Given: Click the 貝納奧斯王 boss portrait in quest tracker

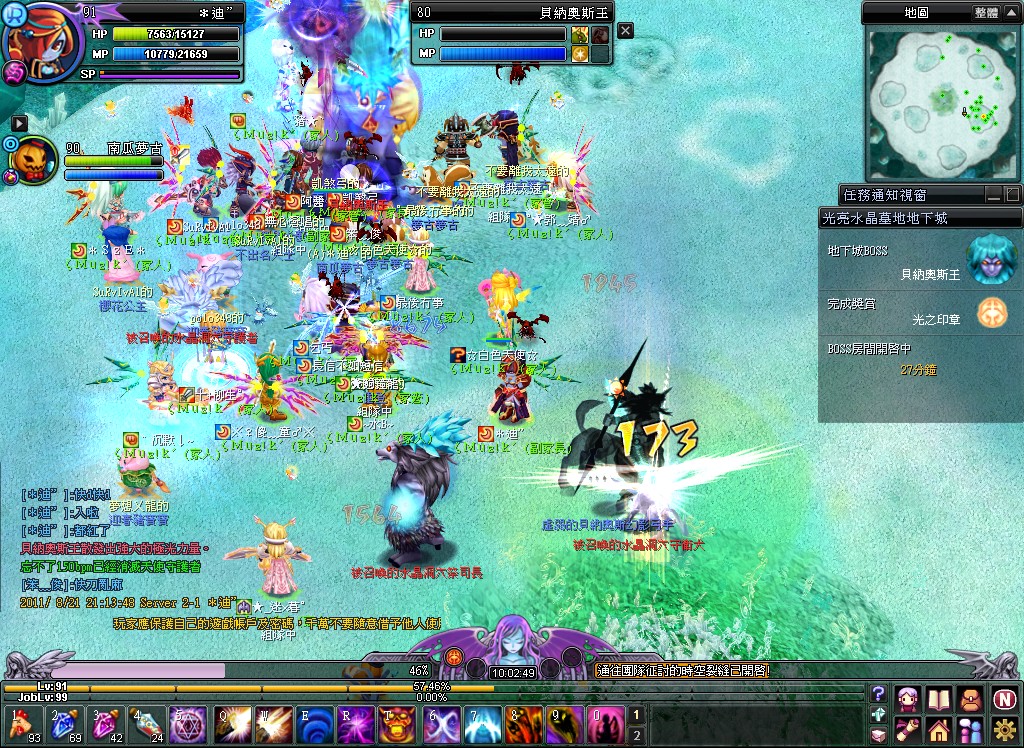Looking at the screenshot, I should 990,260.
